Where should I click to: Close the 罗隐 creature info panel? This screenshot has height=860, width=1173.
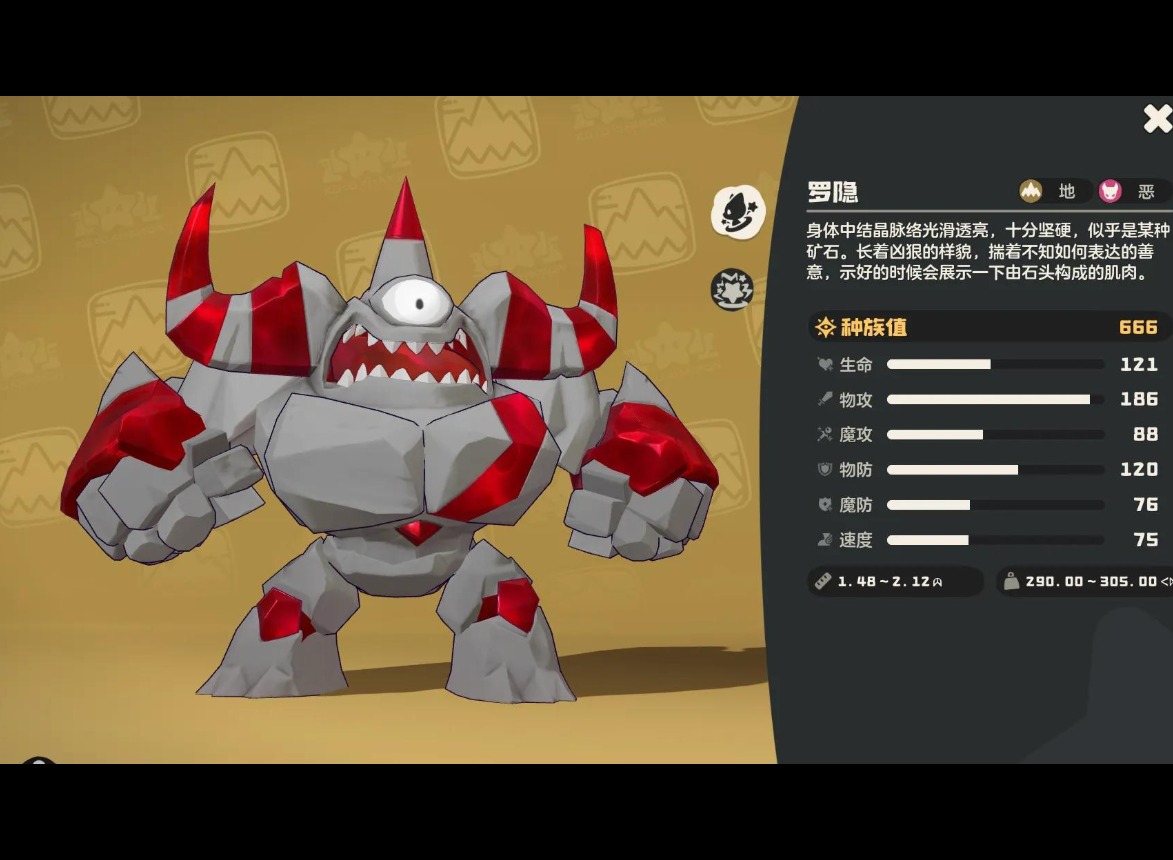point(1156,119)
